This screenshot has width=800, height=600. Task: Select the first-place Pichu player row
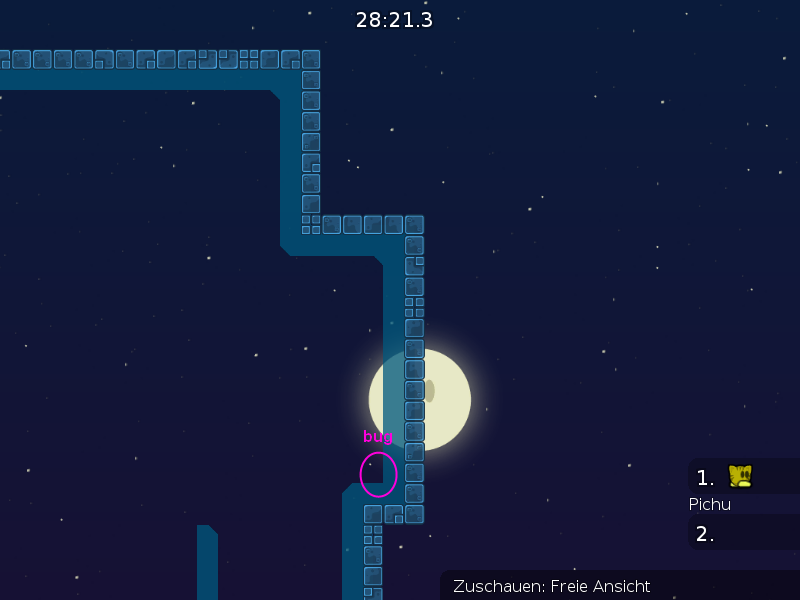tap(742, 478)
